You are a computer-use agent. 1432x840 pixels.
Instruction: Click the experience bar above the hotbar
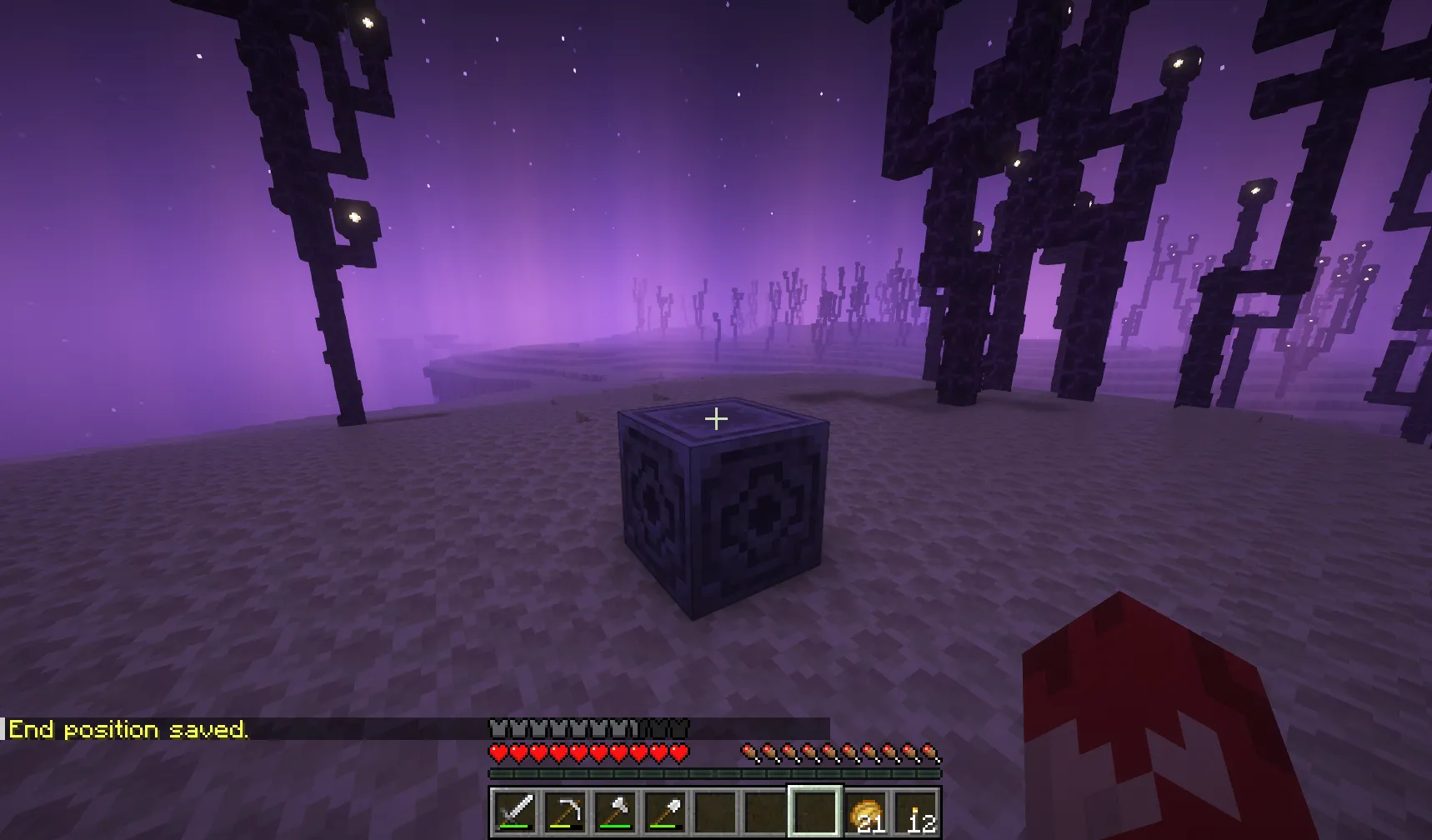(717, 773)
